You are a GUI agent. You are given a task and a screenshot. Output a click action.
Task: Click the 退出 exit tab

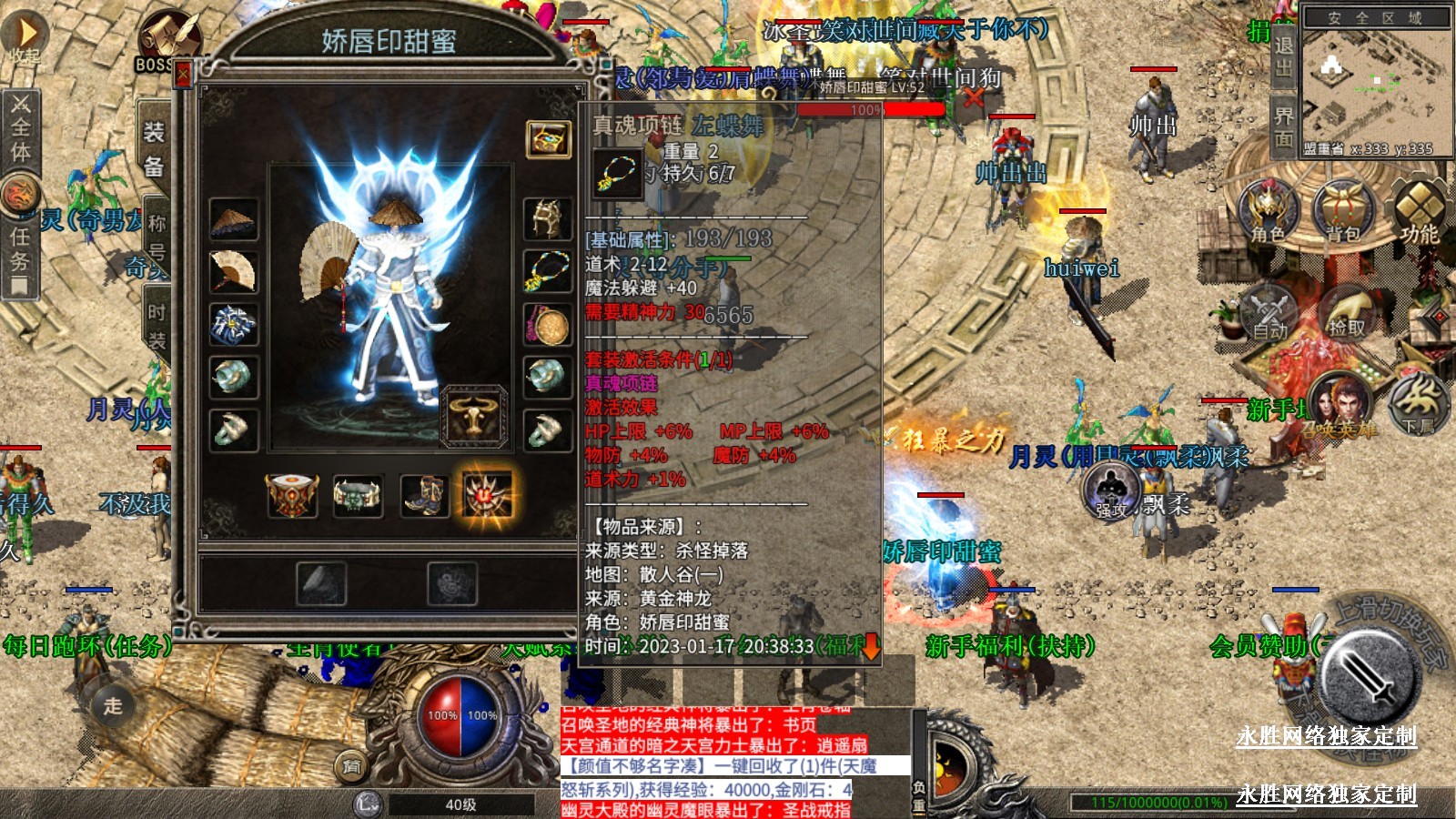pos(1283,56)
